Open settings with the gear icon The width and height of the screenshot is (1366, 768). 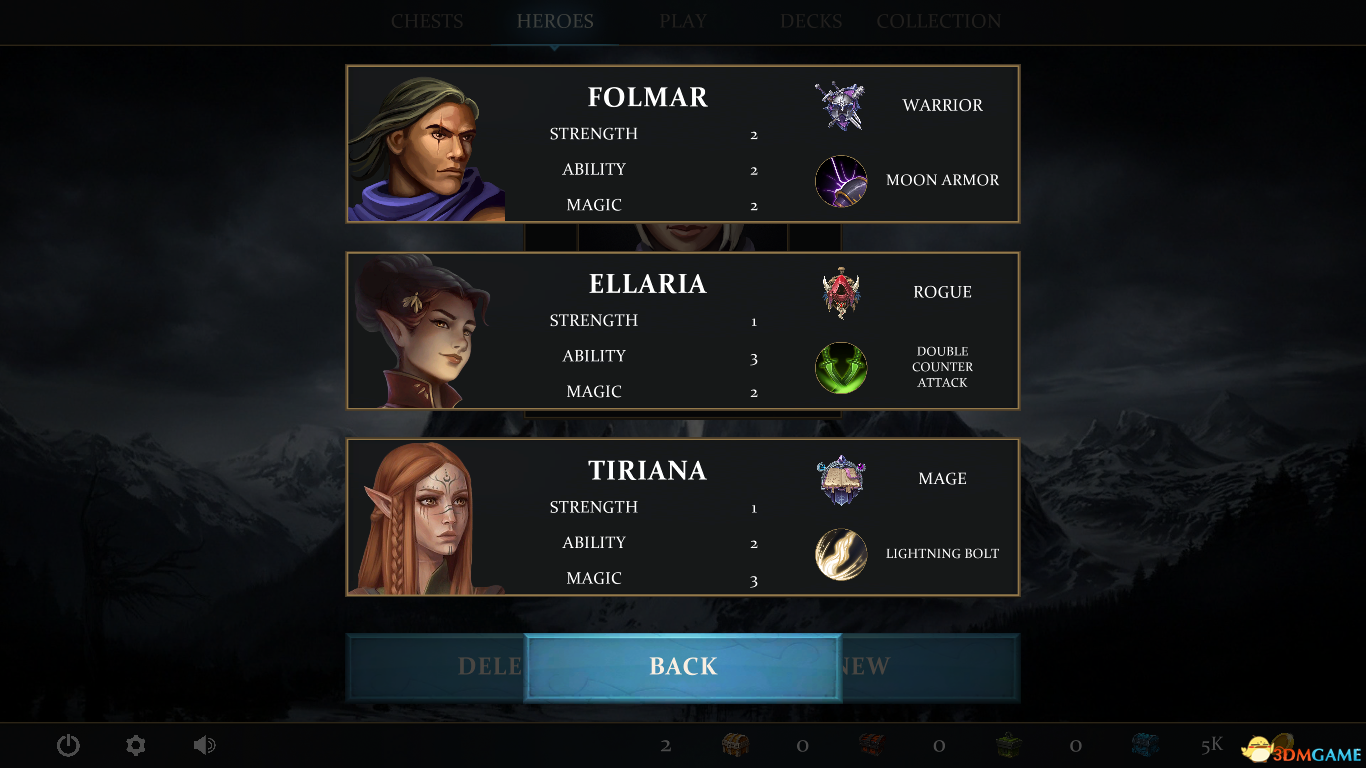point(136,745)
